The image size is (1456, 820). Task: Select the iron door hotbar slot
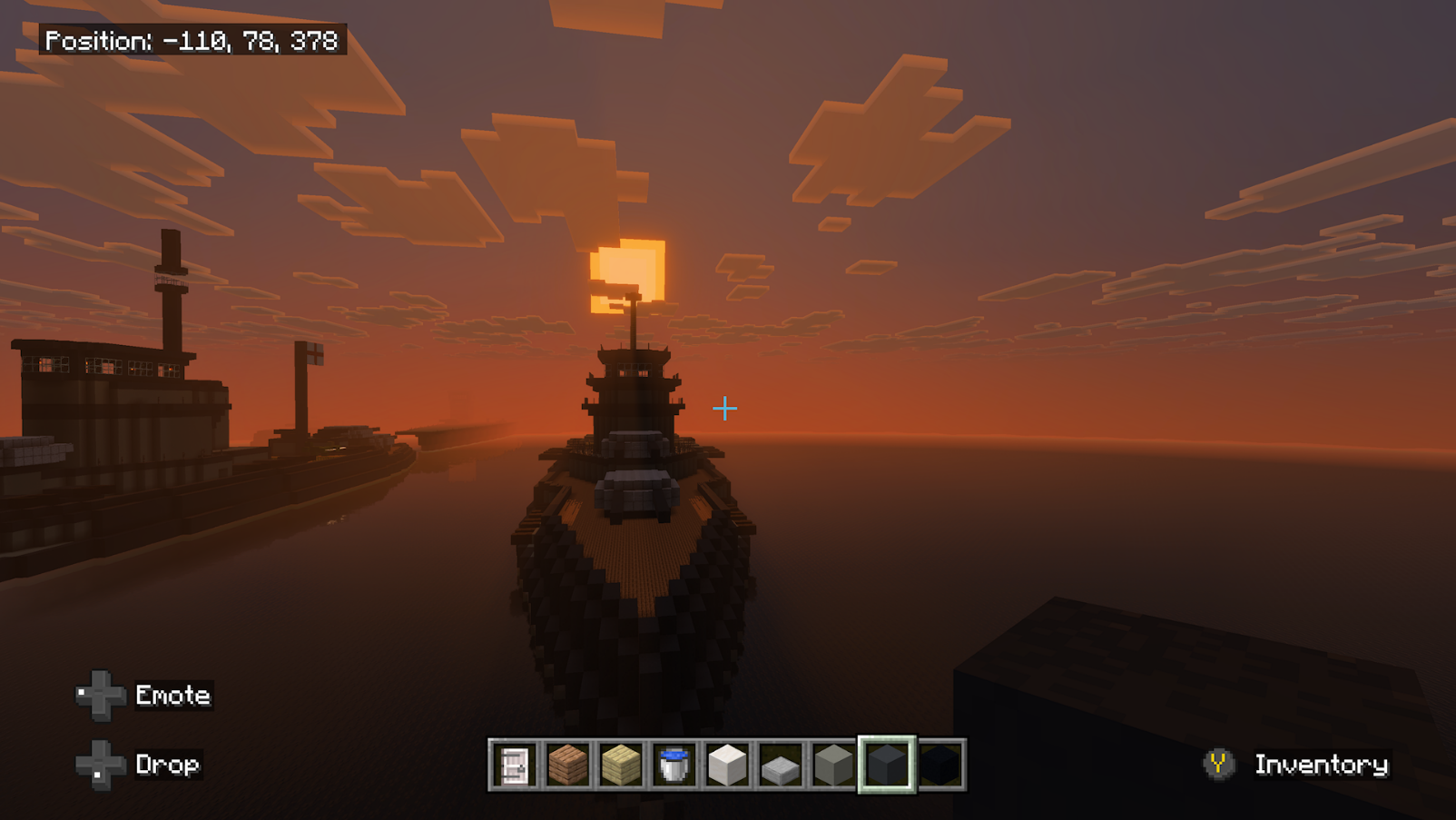click(x=515, y=765)
